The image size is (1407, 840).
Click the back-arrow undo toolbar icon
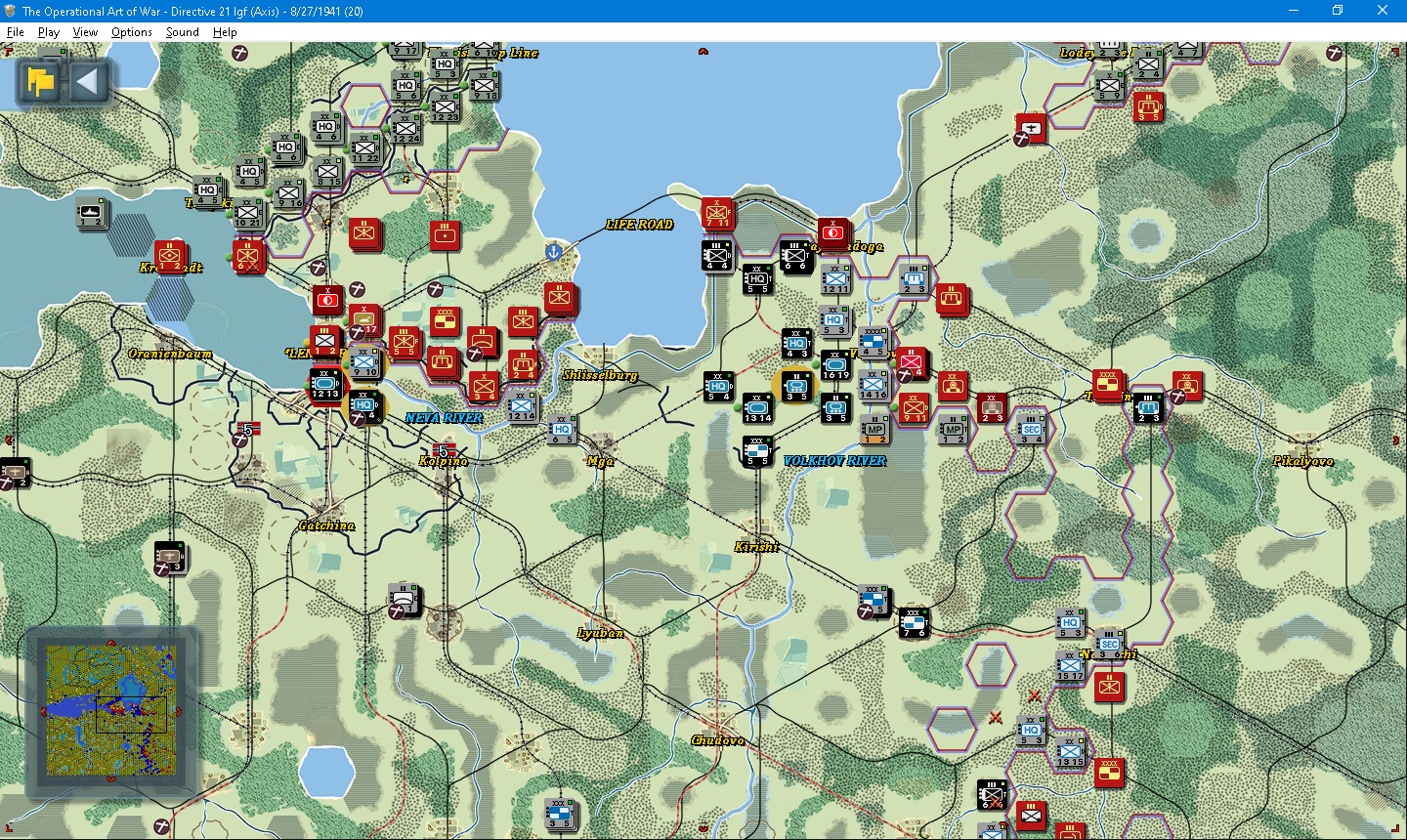click(x=88, y=82)
